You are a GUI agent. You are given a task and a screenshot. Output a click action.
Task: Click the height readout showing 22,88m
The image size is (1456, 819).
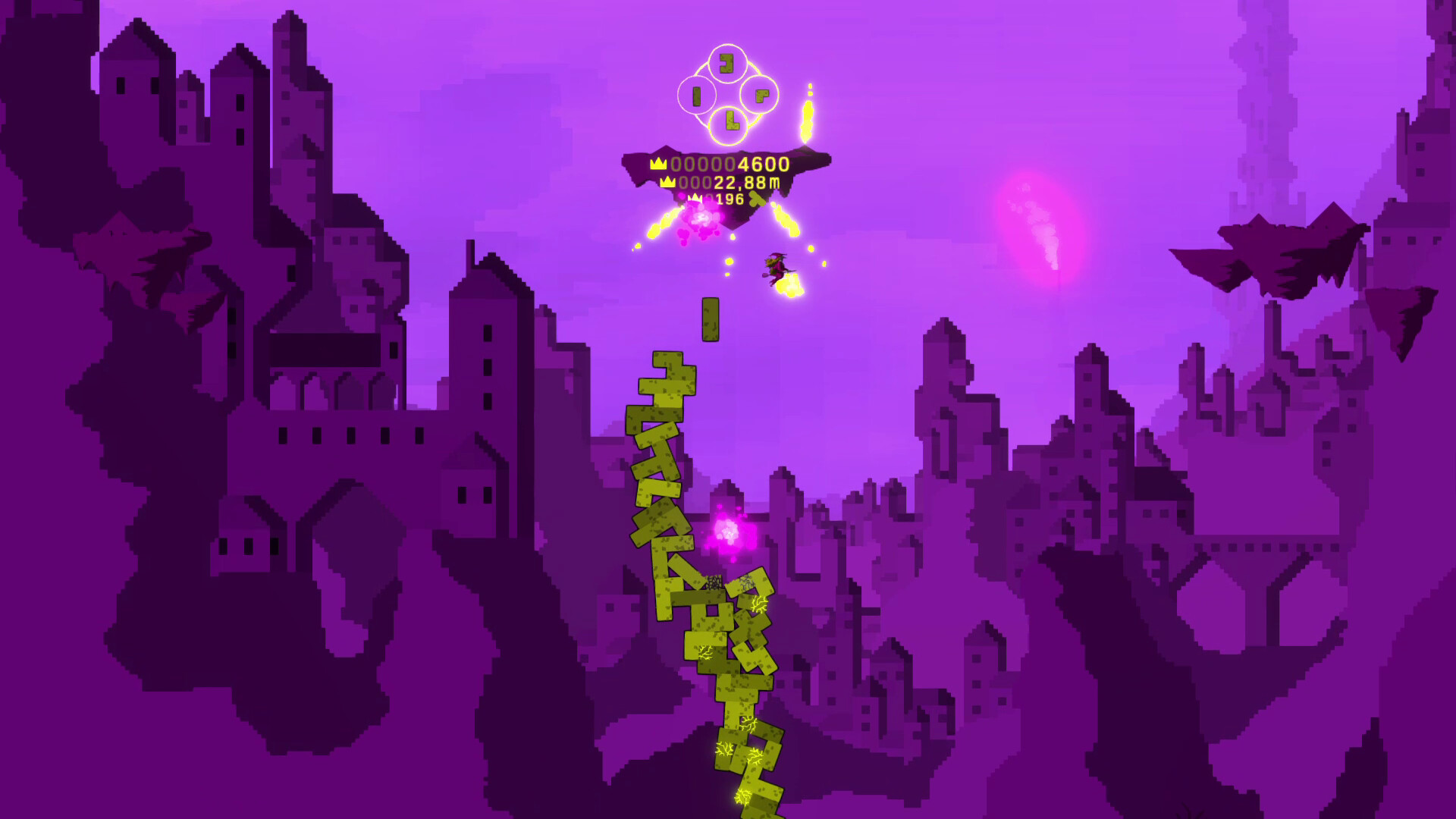click(730, 182)
